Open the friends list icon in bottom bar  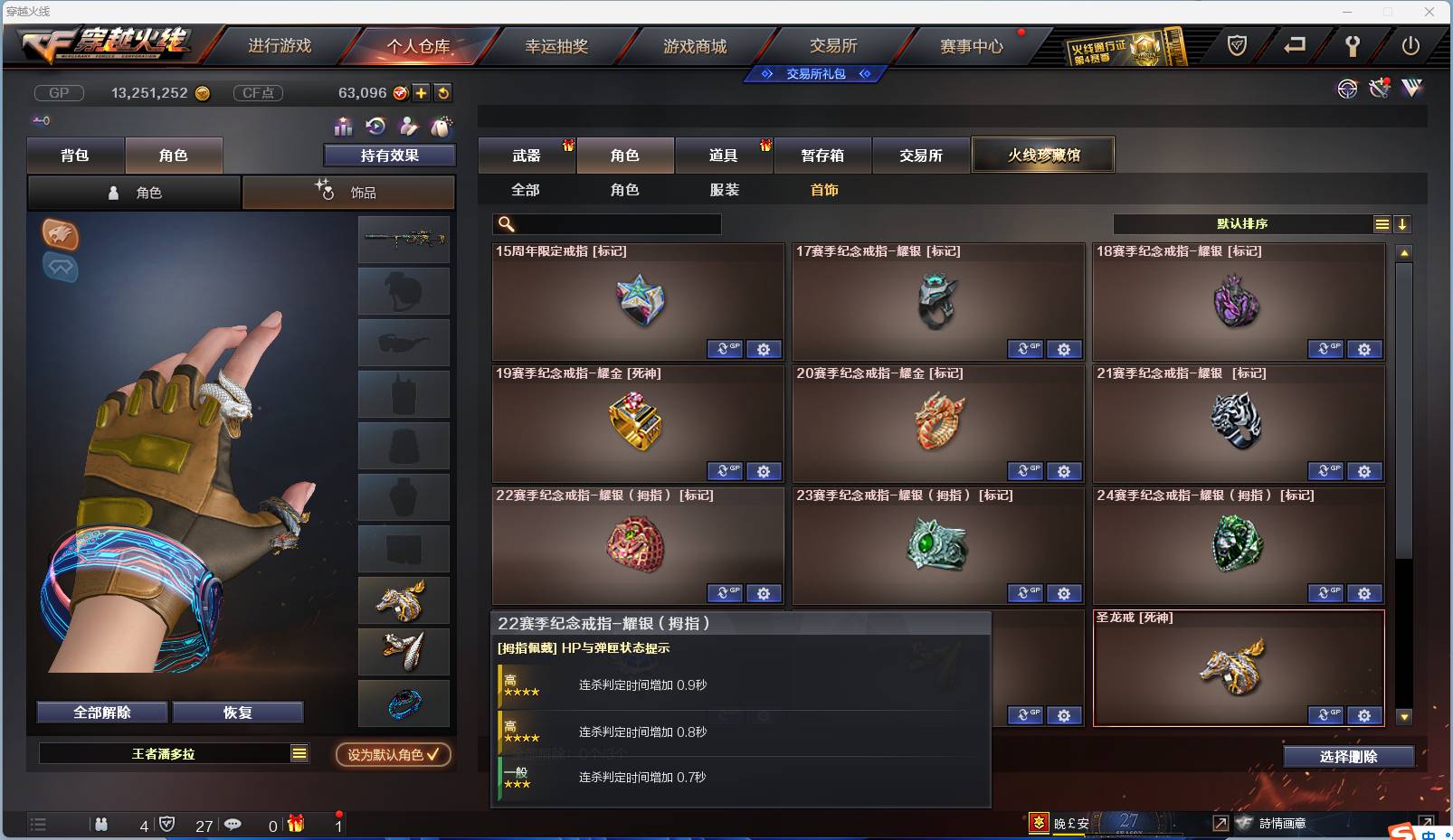(101, 825)
